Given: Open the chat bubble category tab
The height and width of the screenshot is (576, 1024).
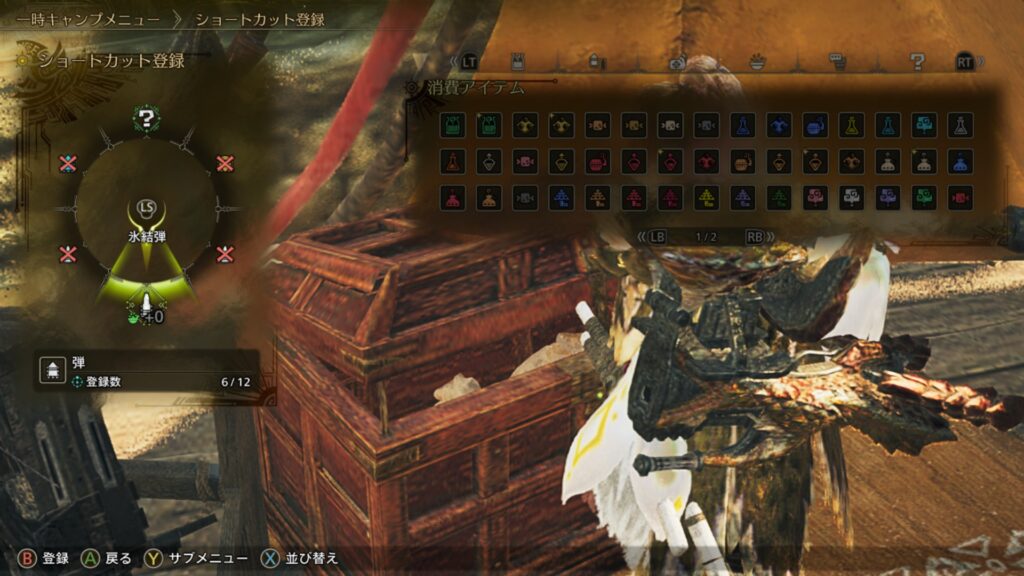Looking at the screenshot, I should coord(838,61).
